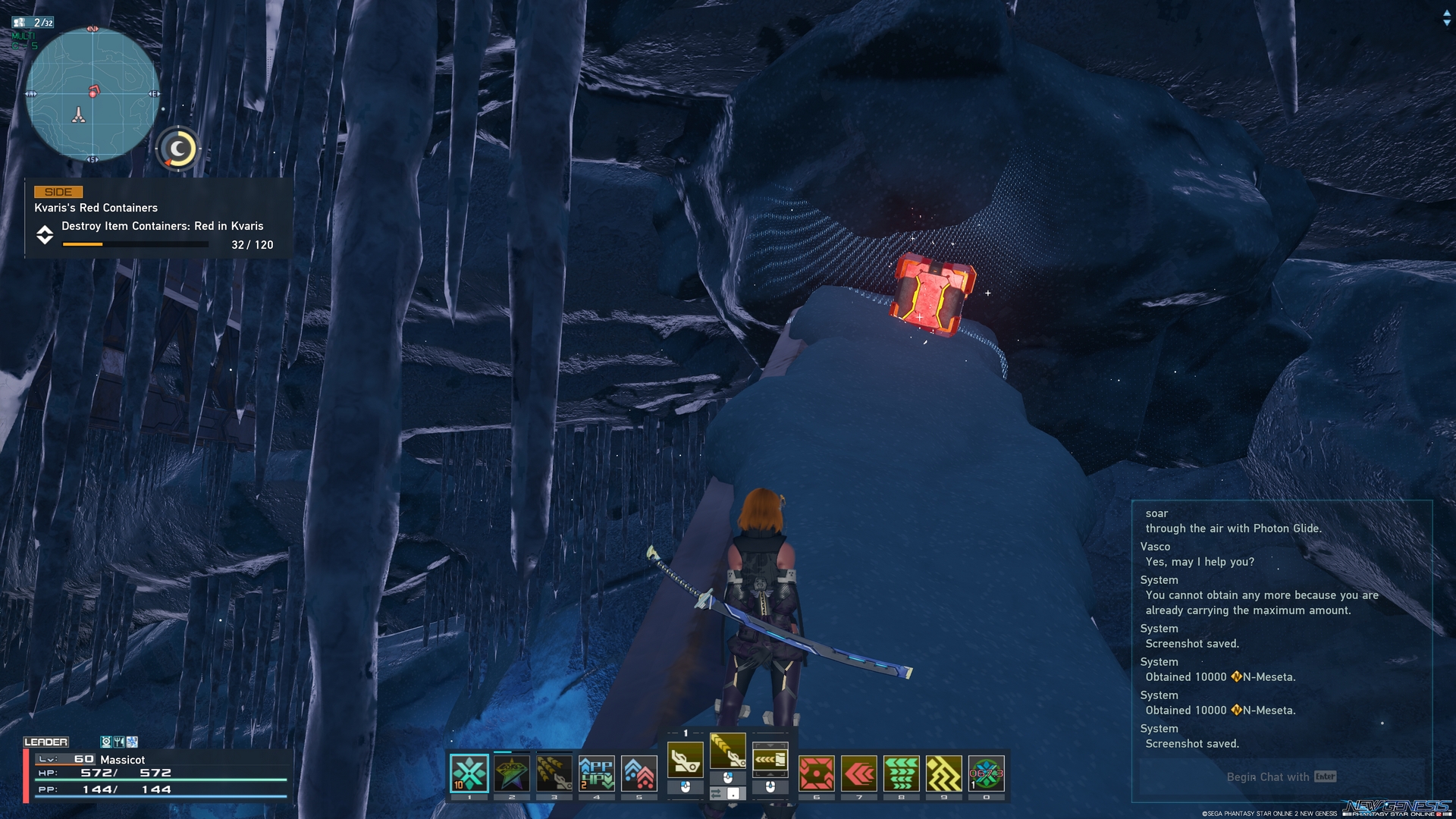Screen dimensions: 1456x819
Task: Click the red objective marker on the minimap
Action: pyautogui.click(x=94, y=91)
